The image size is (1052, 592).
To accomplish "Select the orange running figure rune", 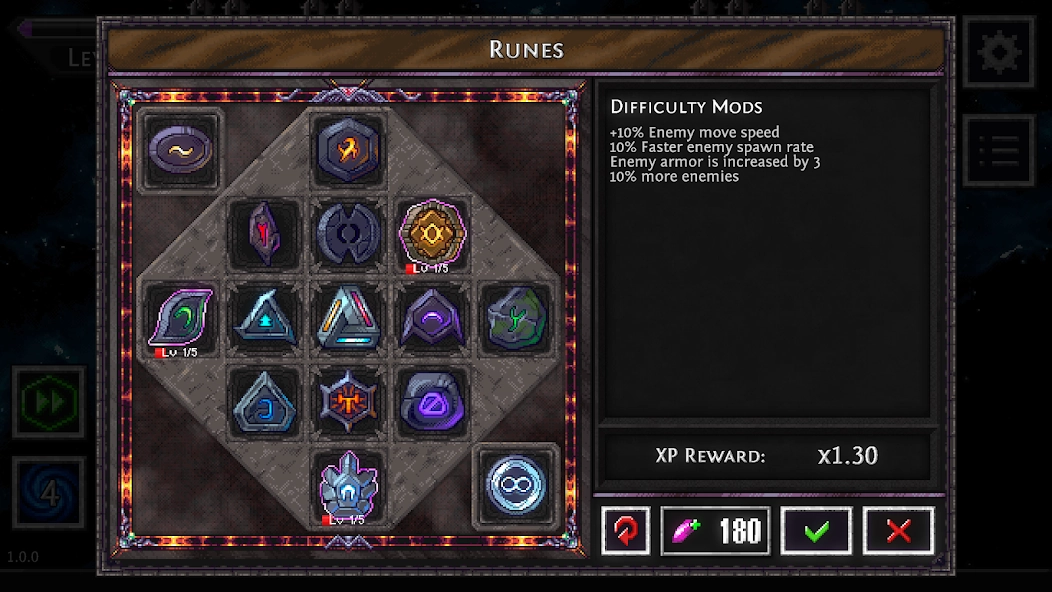I will (349, 150).
